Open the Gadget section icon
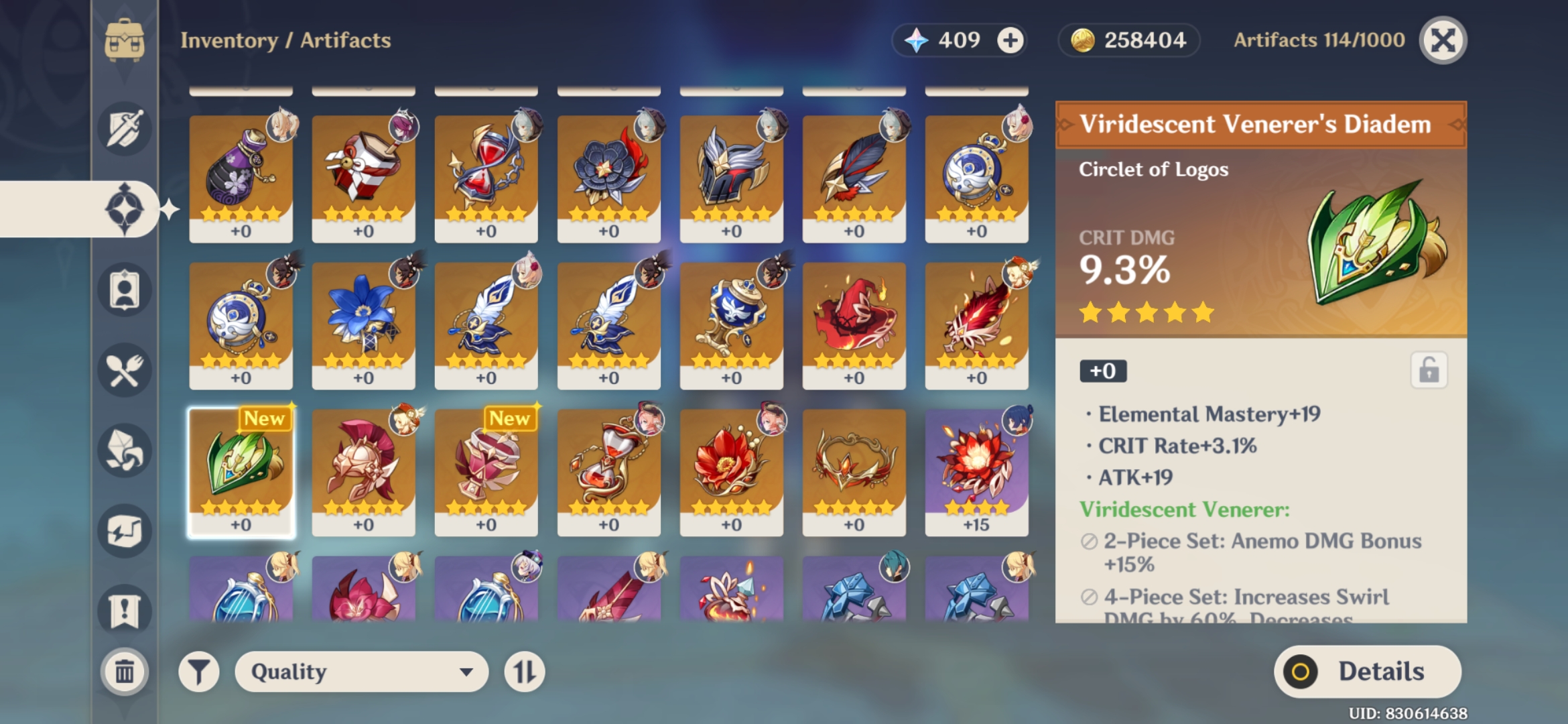This screenshot has height=724, width=1568. click(125, 530)
